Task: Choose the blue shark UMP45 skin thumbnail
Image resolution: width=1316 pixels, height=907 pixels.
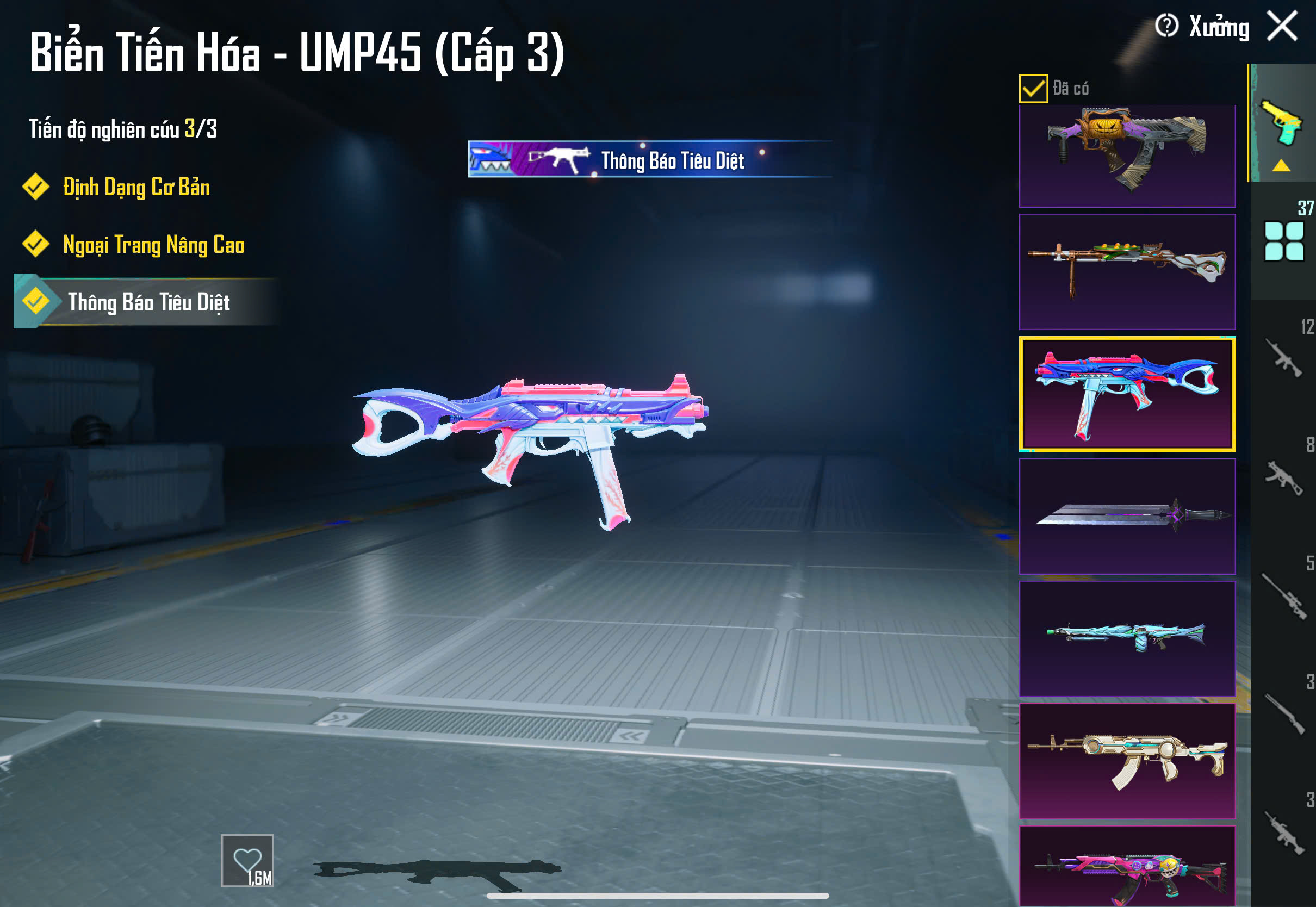Action: pyautogui.click(x=1127, y=394)
